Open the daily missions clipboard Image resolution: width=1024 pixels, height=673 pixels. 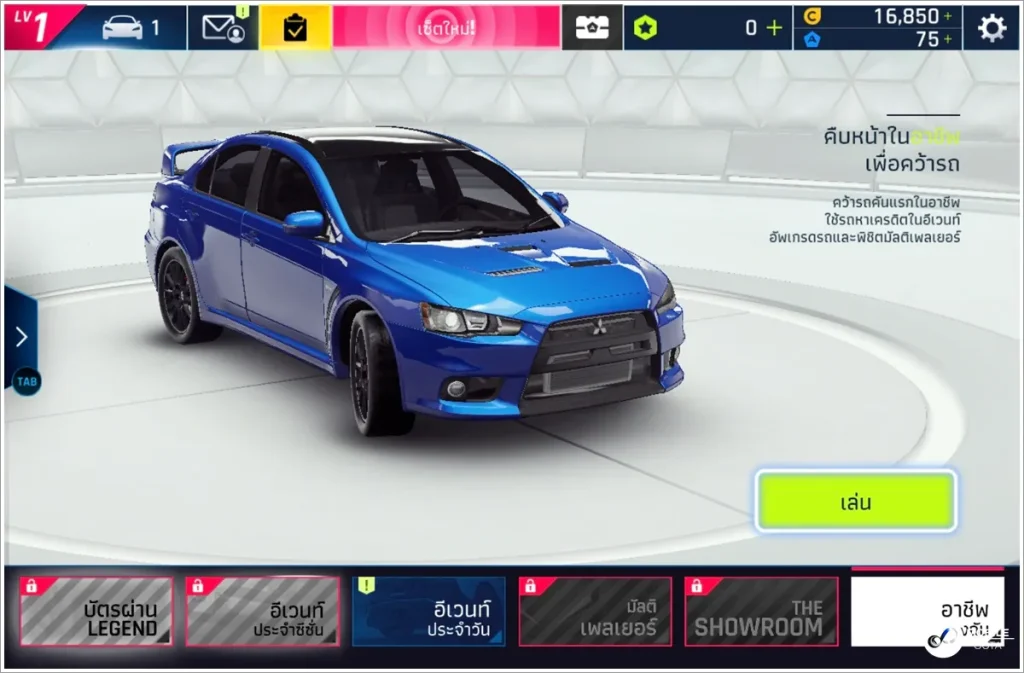click(x=295, y=28)
